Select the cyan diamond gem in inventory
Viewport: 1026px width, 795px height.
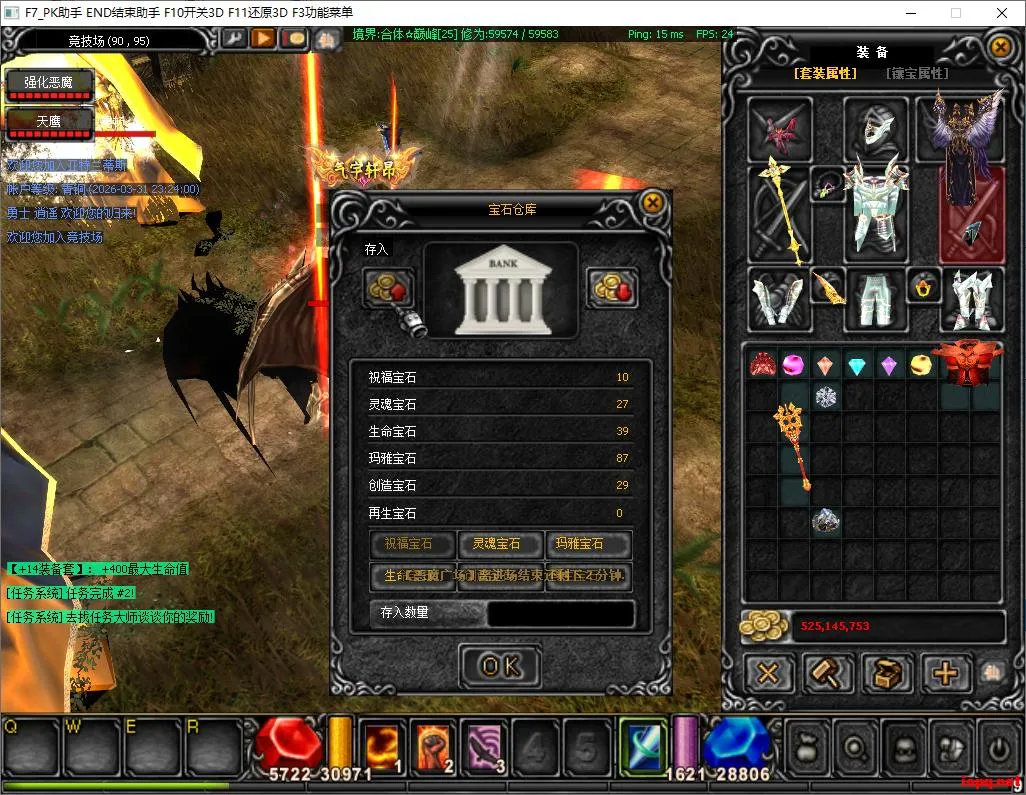pos(856,366)
